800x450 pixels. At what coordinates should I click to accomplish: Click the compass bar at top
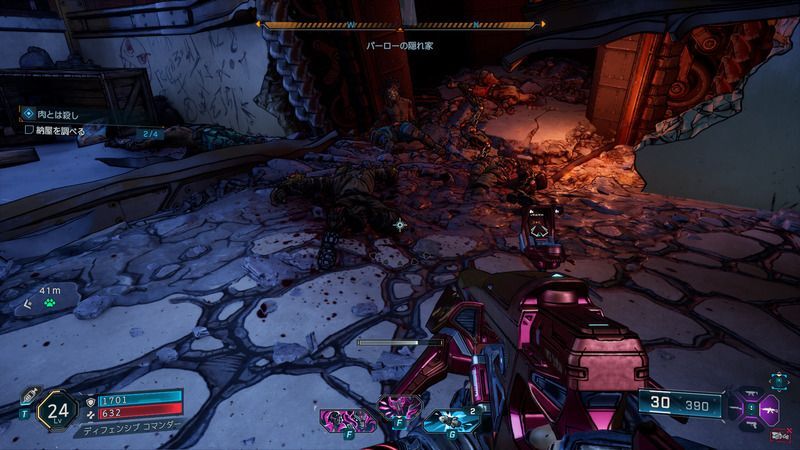[x=401, y=24]
